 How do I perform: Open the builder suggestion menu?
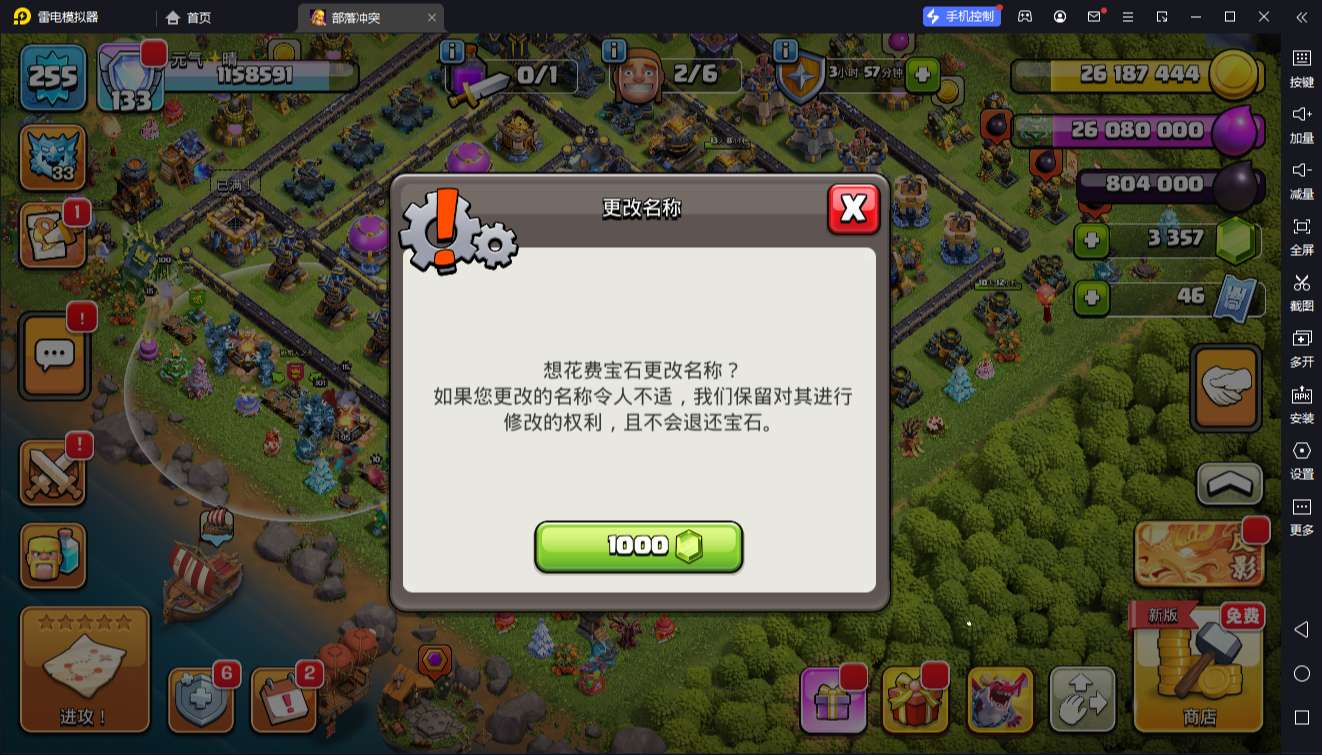(54, 237)
